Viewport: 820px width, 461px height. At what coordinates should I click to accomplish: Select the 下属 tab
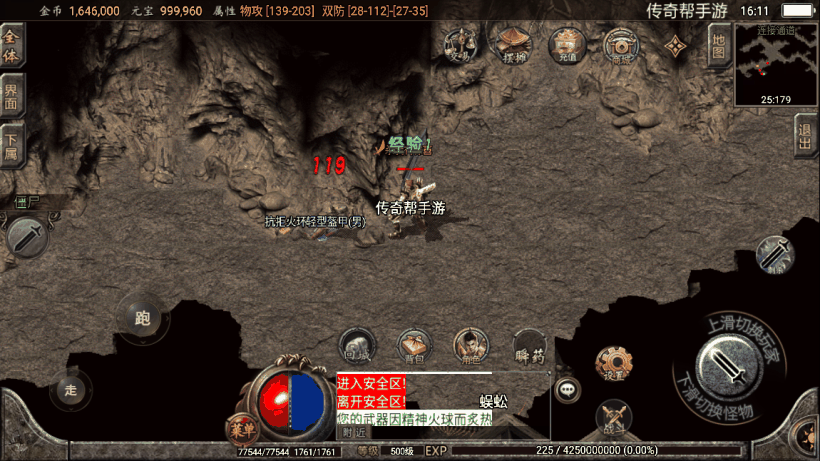11,146
